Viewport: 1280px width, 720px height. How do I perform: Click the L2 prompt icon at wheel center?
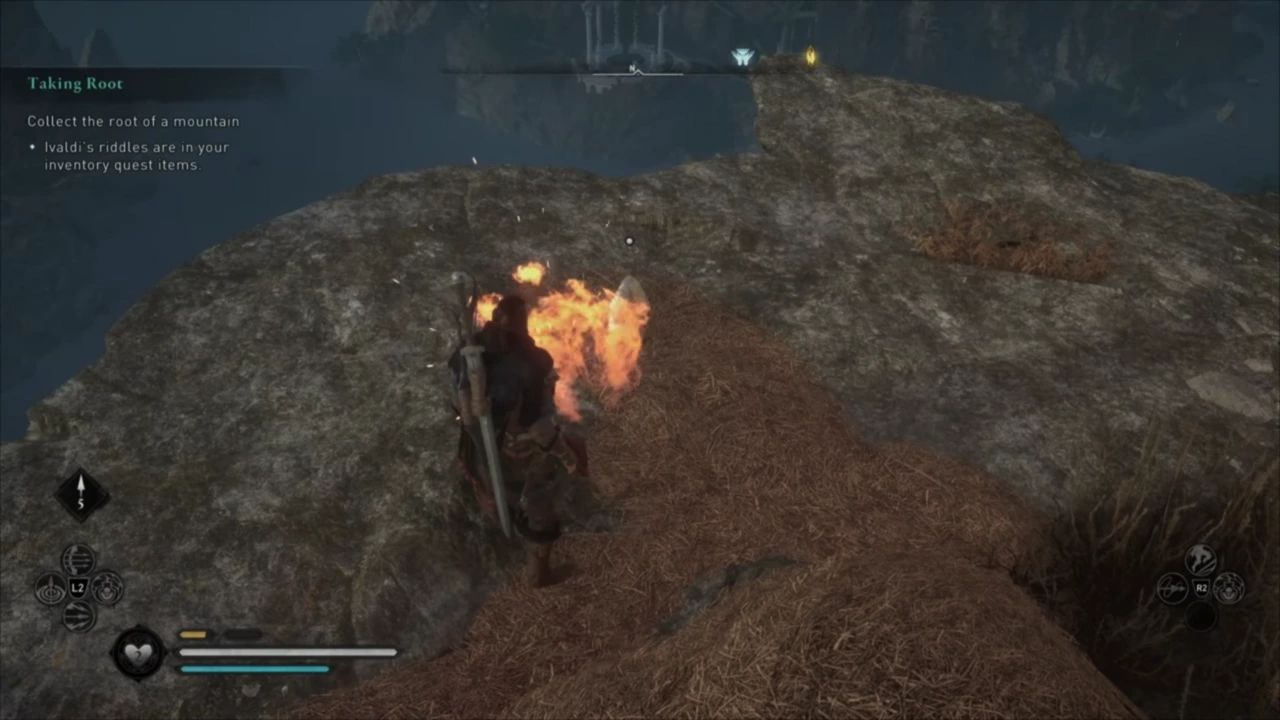coord(77,588)
